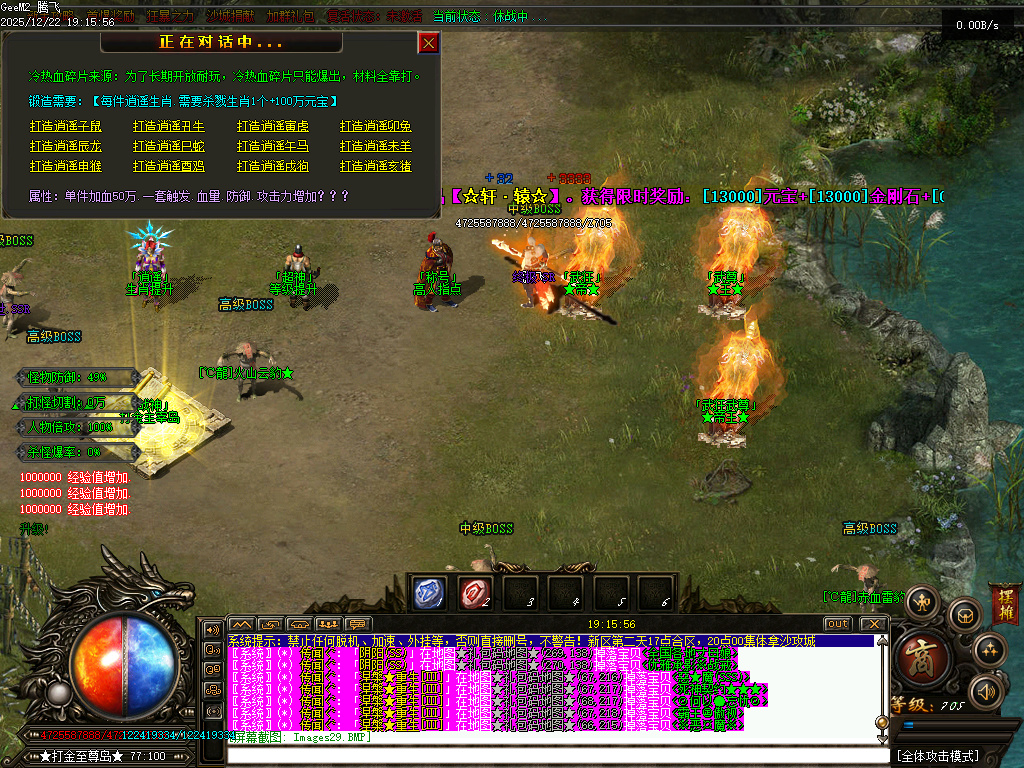
Task: Use the red rune in hotbar slot two
Action: [x=475, y=593]
